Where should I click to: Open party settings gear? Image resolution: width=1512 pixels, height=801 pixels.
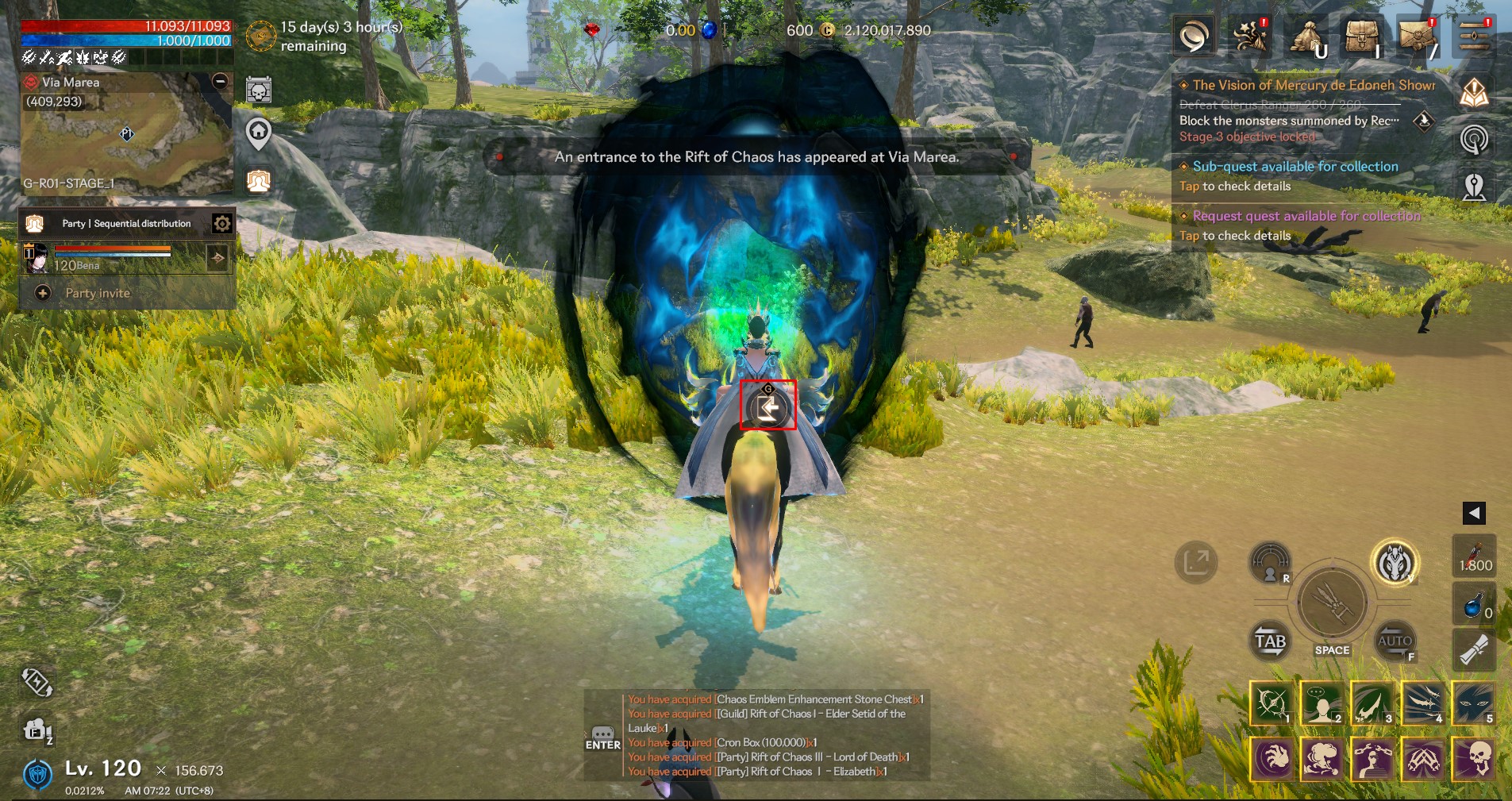click(222, 224)
